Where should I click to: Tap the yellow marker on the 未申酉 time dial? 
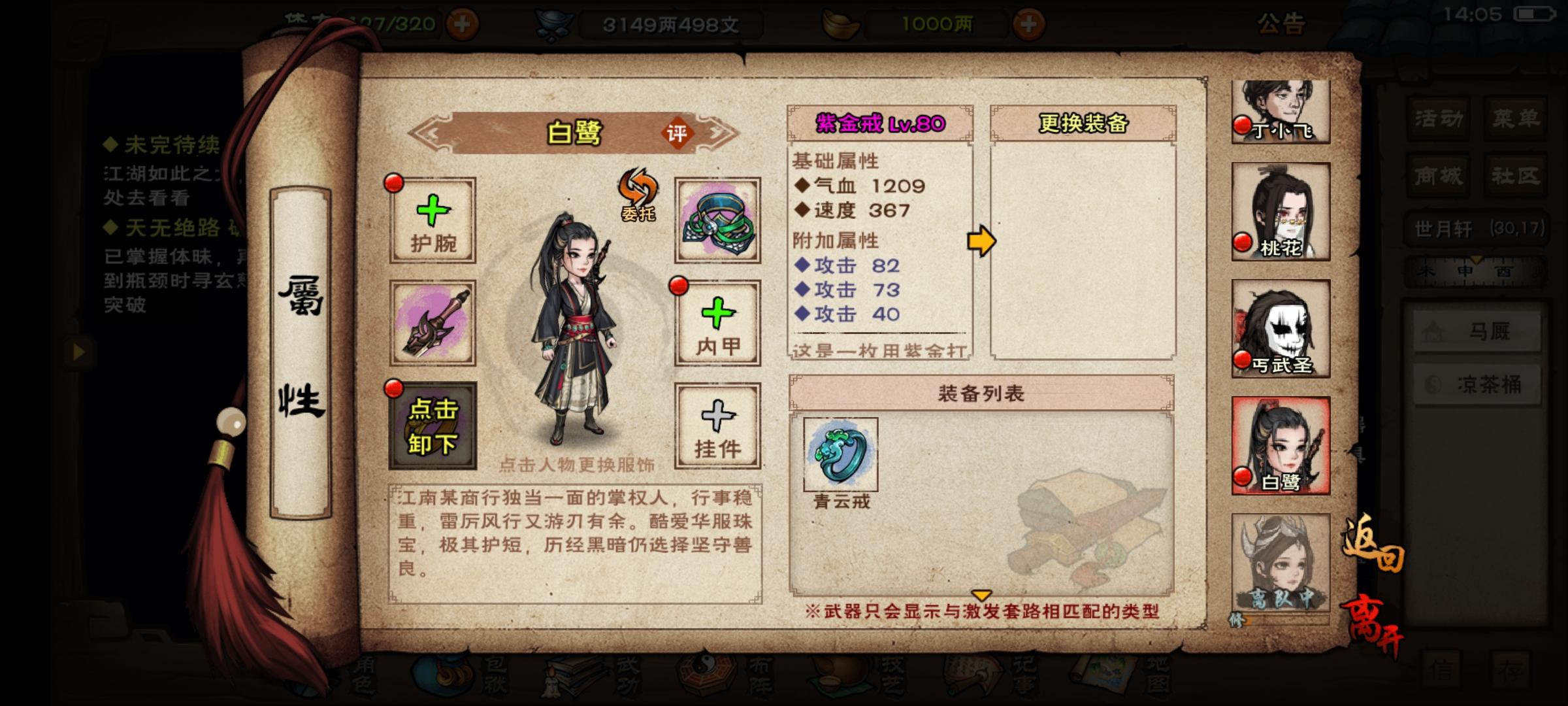tap(1477, 260)
